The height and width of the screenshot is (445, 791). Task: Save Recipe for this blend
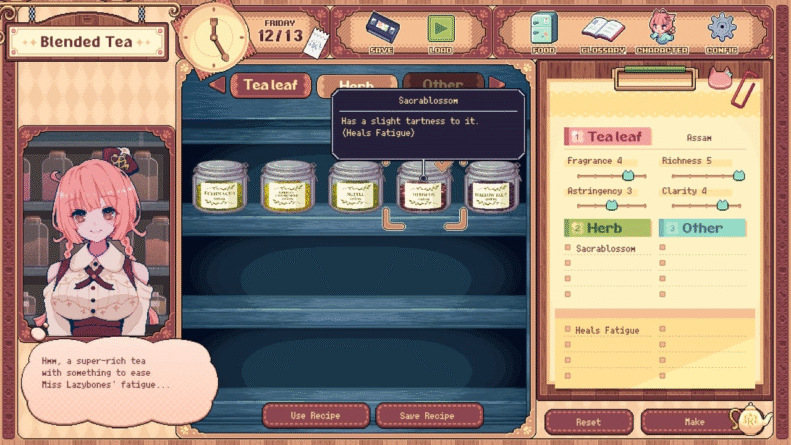(429, 415)
